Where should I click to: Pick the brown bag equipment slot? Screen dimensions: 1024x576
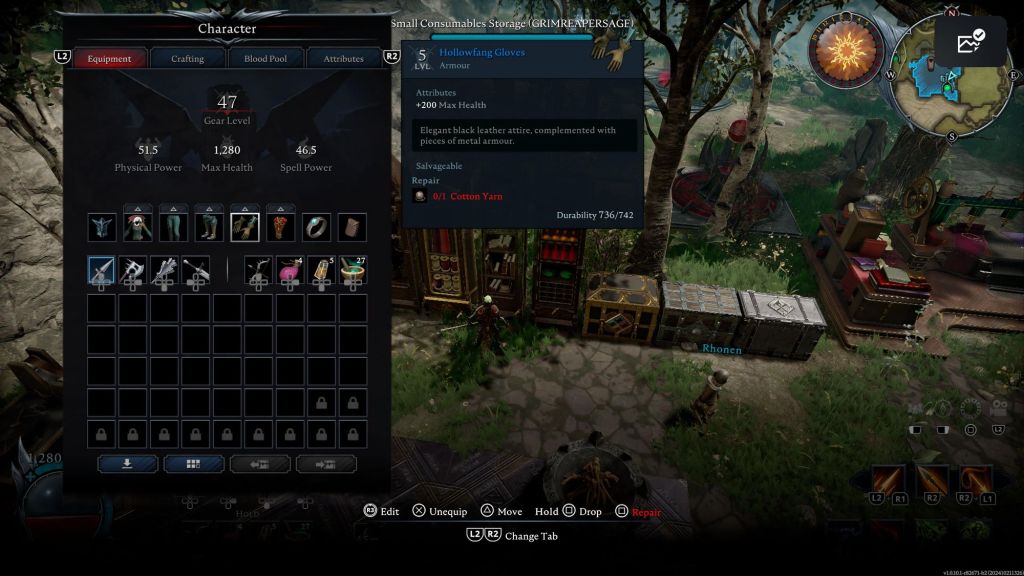tap(352, 227)
